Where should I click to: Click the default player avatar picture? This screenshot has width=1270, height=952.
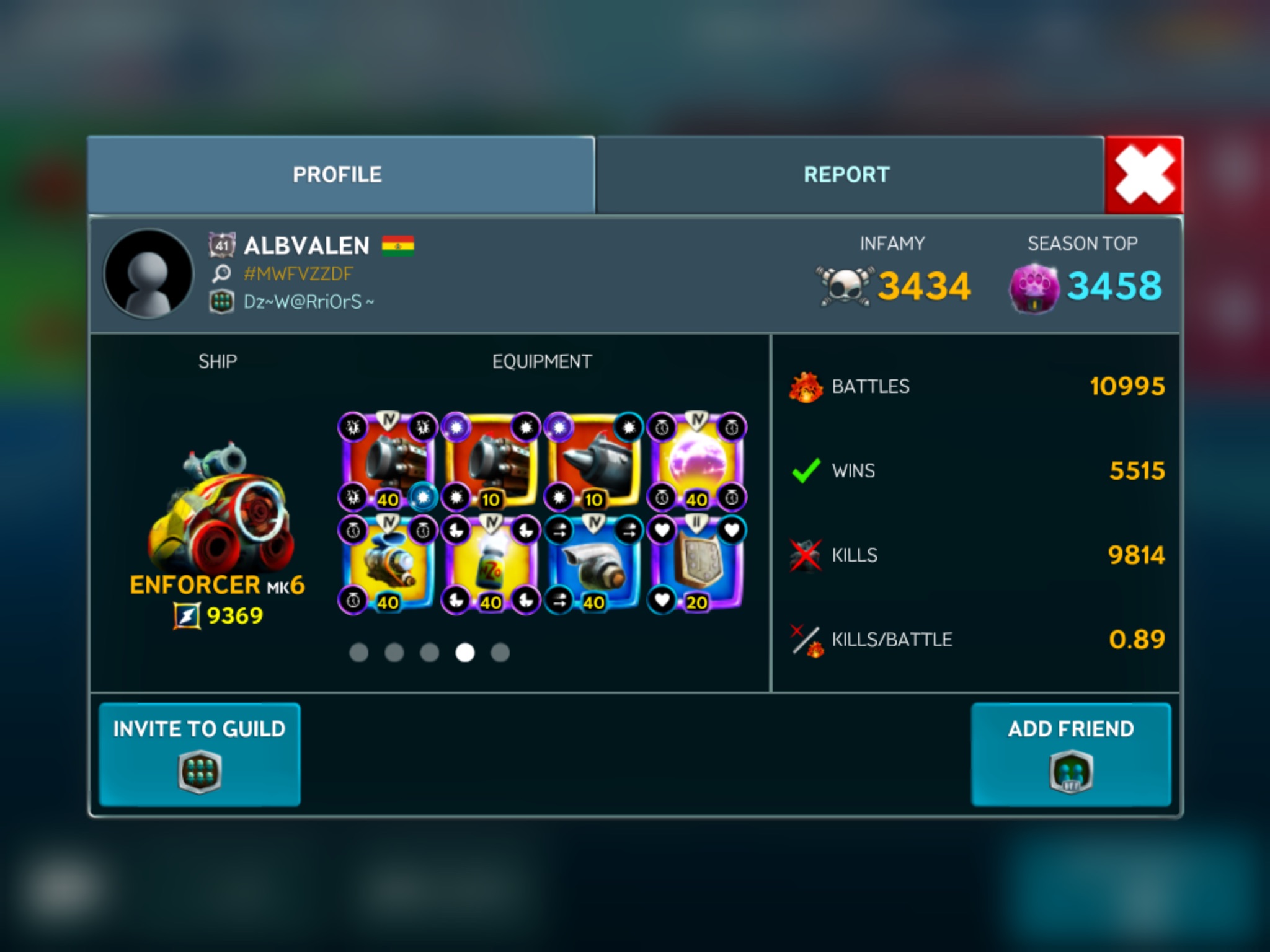pos(148,273)
